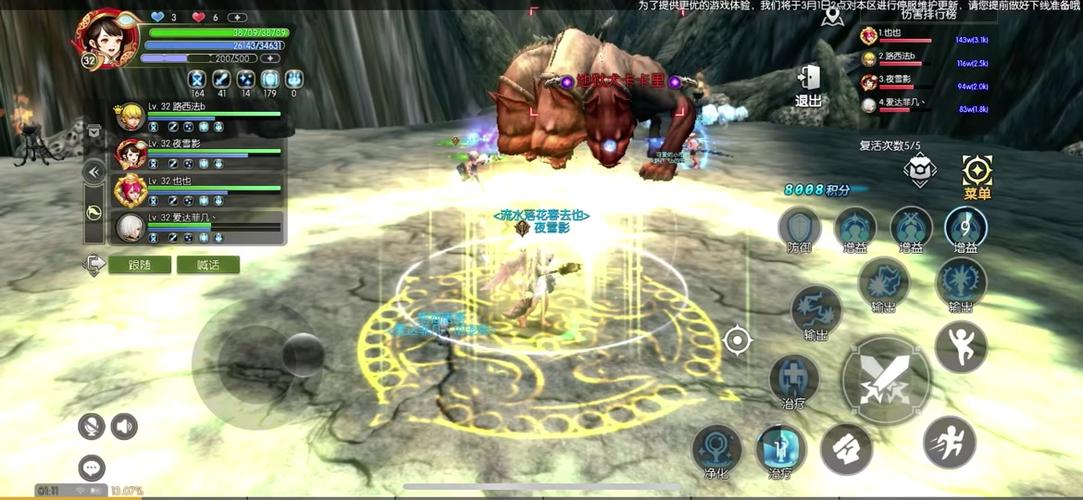Image resolution: width=1083 pixels, height=500 pixels.
Task: Toggle the muted microphone icon
Action: 92,427
